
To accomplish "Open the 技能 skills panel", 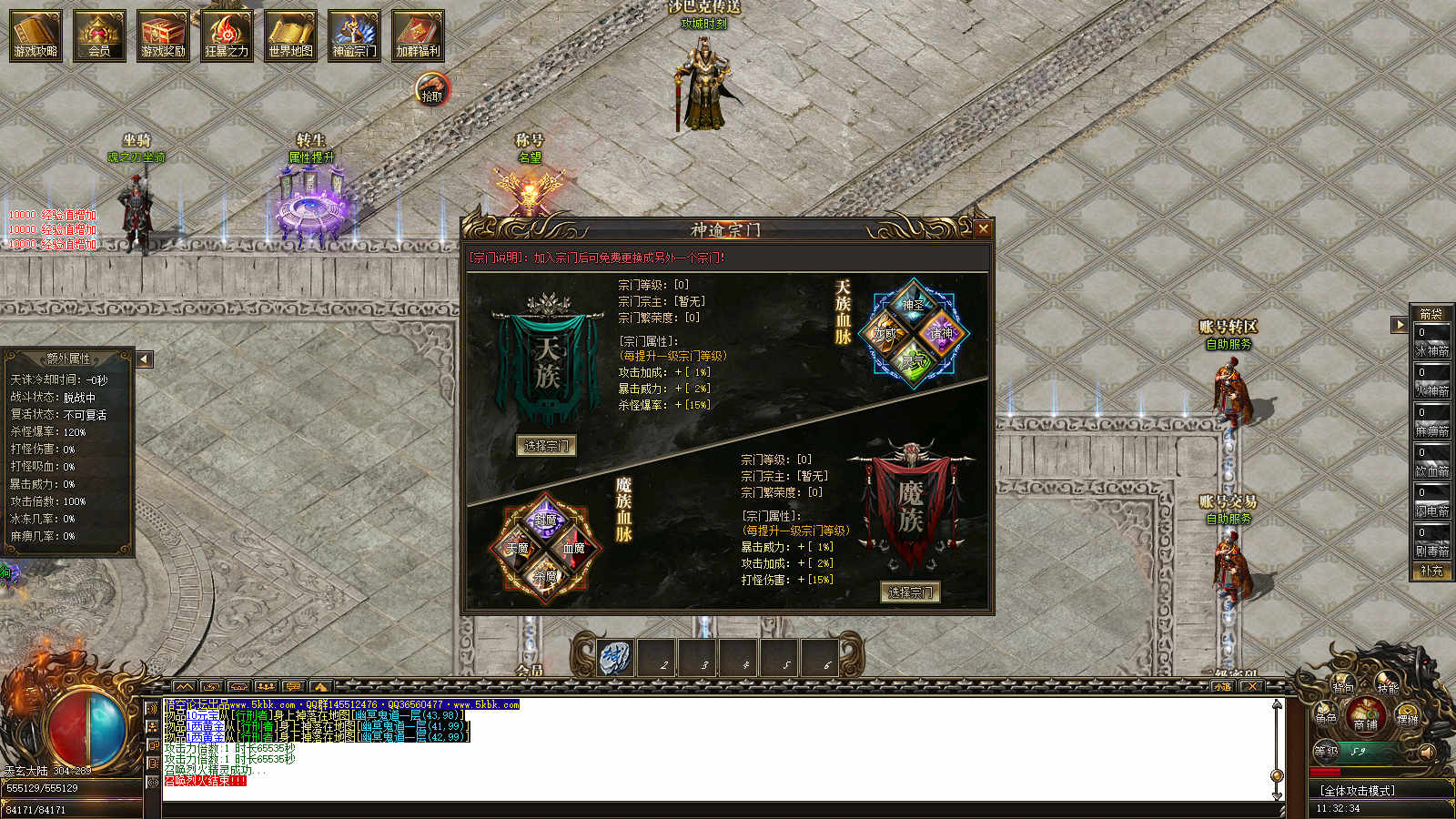I will tap(1387, 685).
